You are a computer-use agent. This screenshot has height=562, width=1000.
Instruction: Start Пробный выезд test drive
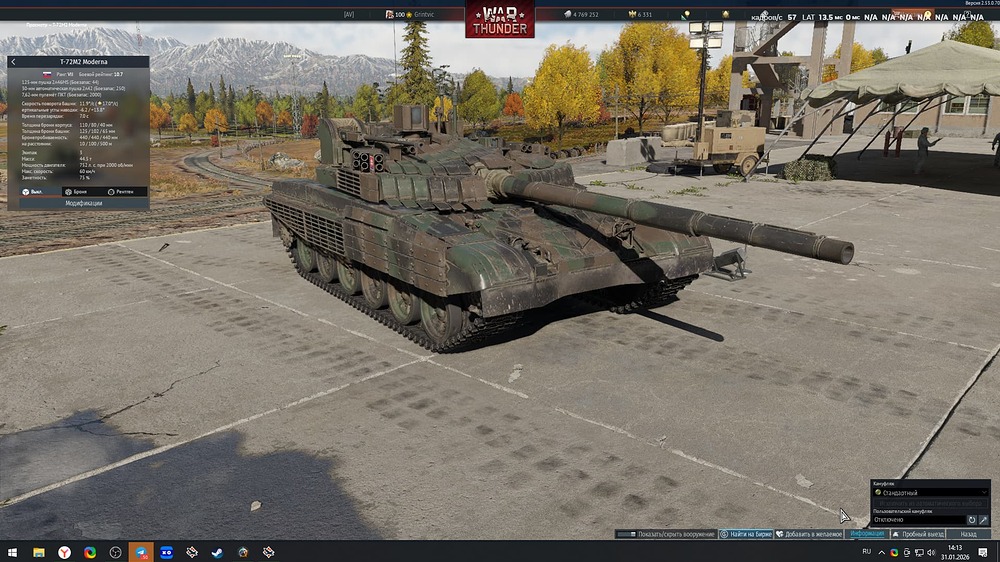918,534
